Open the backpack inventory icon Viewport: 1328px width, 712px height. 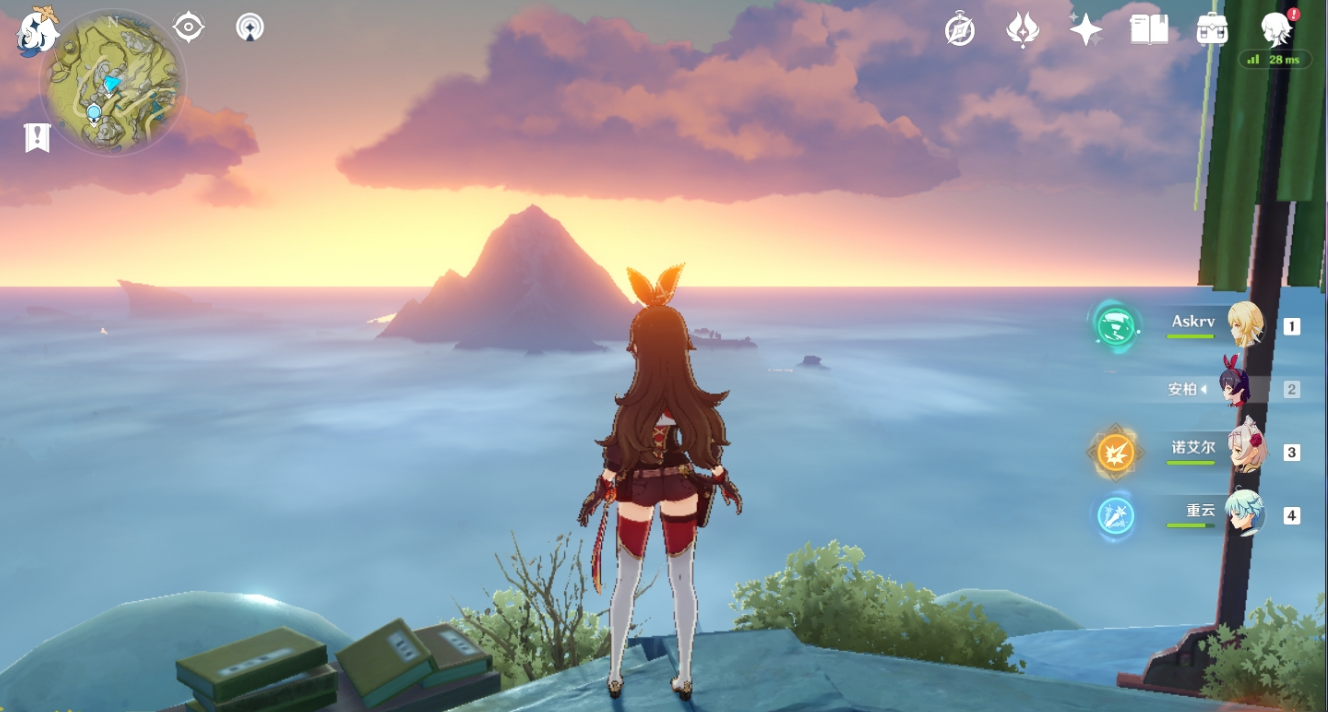pyautogui.click(x=1212, y=30)
